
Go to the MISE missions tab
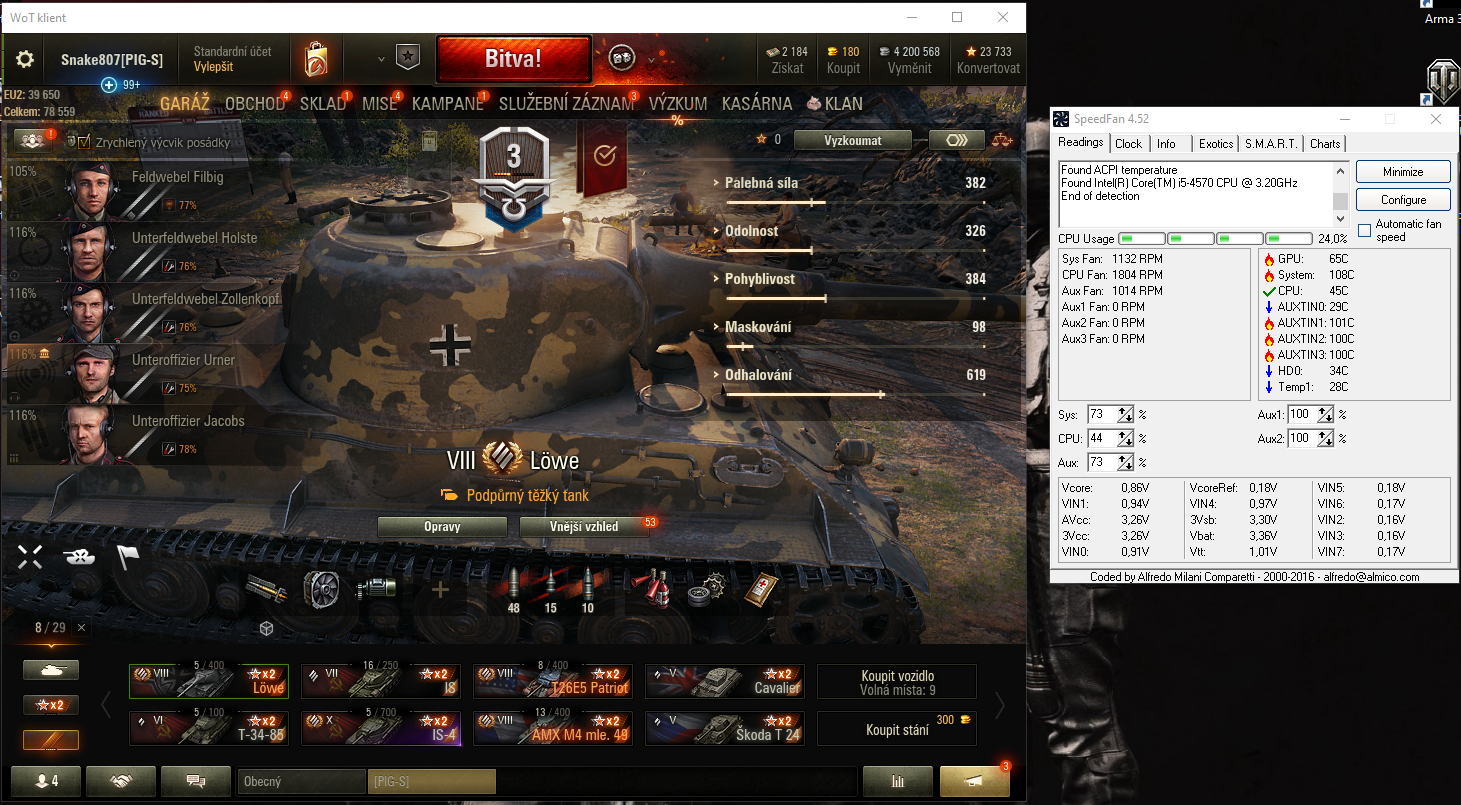379,104
